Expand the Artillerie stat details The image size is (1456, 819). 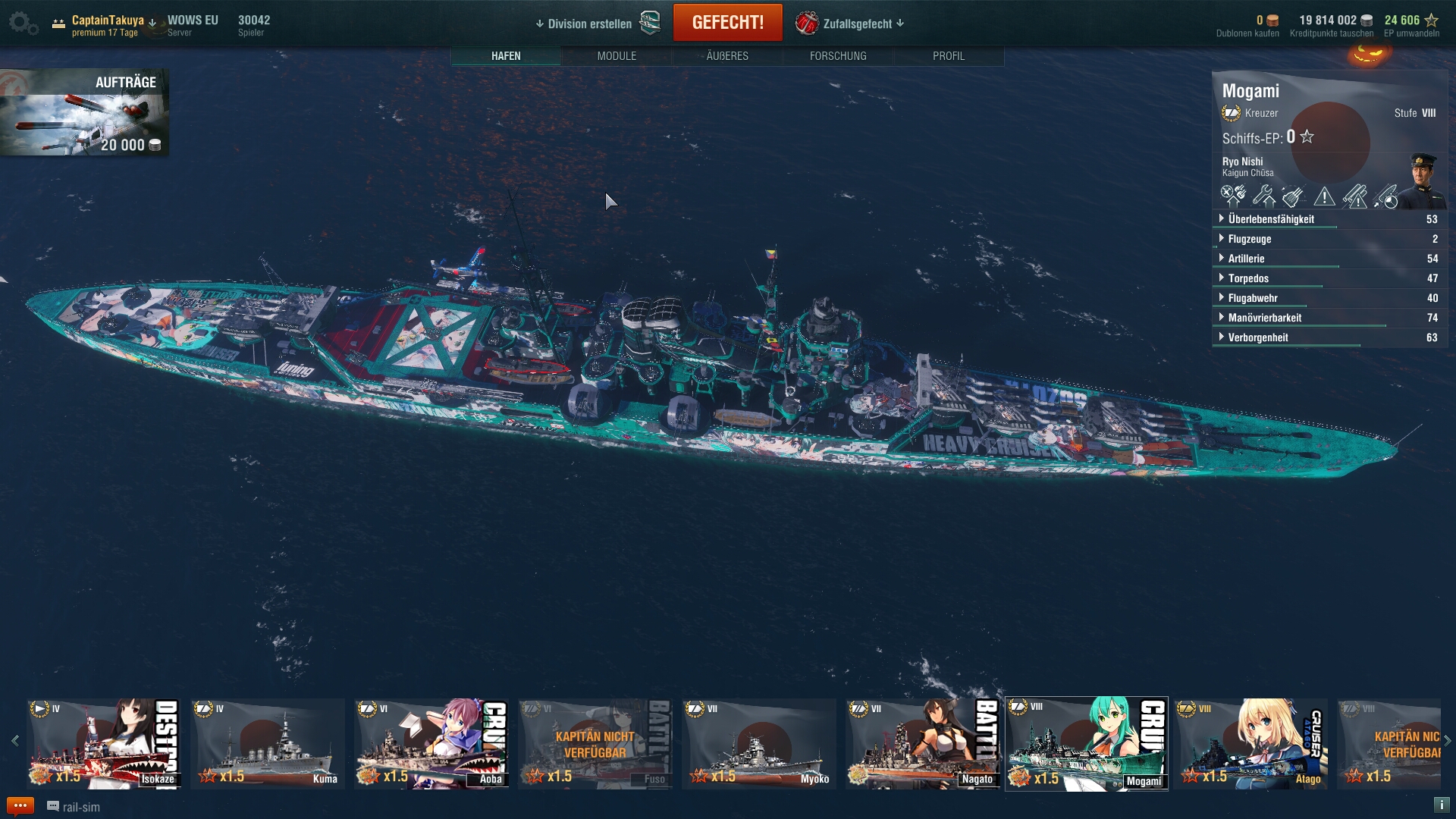click(x=1246, y=259)
